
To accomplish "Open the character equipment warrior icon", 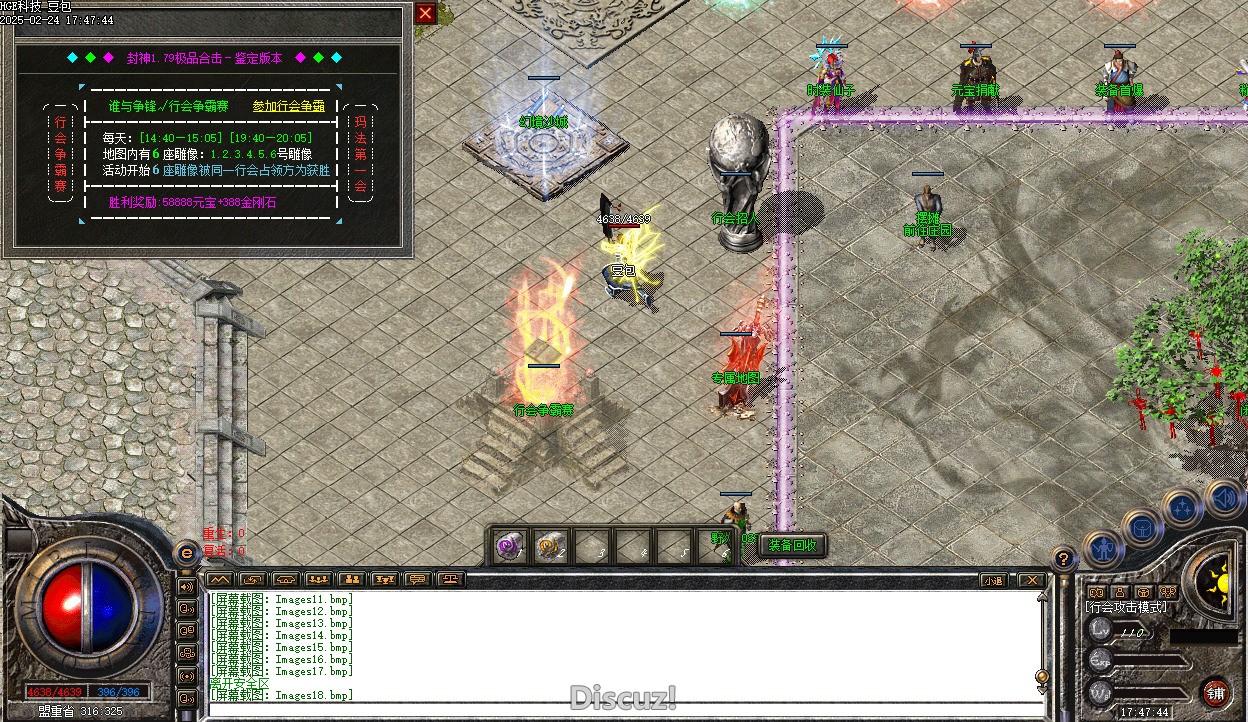I will pyautogui.click(x=1103, y=546).
